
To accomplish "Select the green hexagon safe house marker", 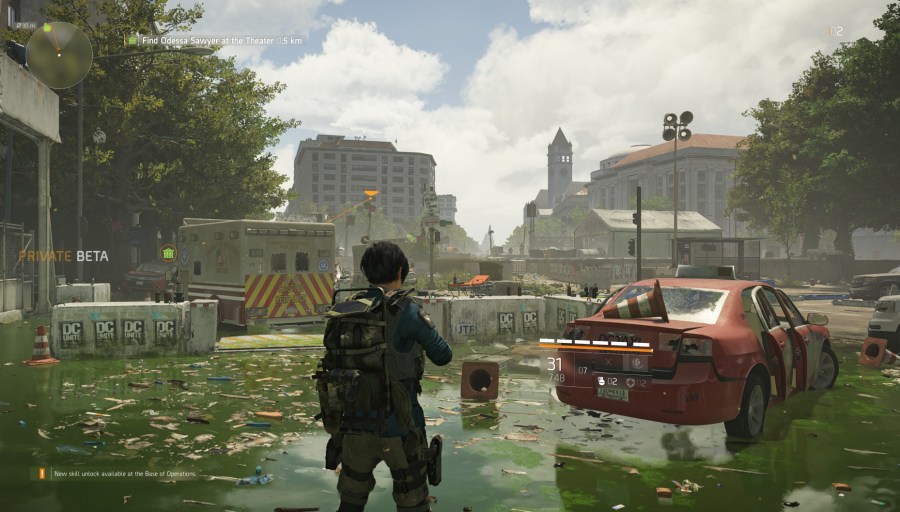I will coord(168,252).
